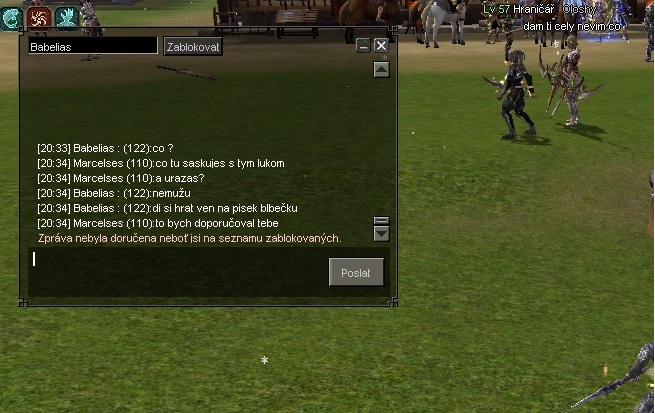Block the player with Zablokovat
Screen dimensions: 655x413
193,46
